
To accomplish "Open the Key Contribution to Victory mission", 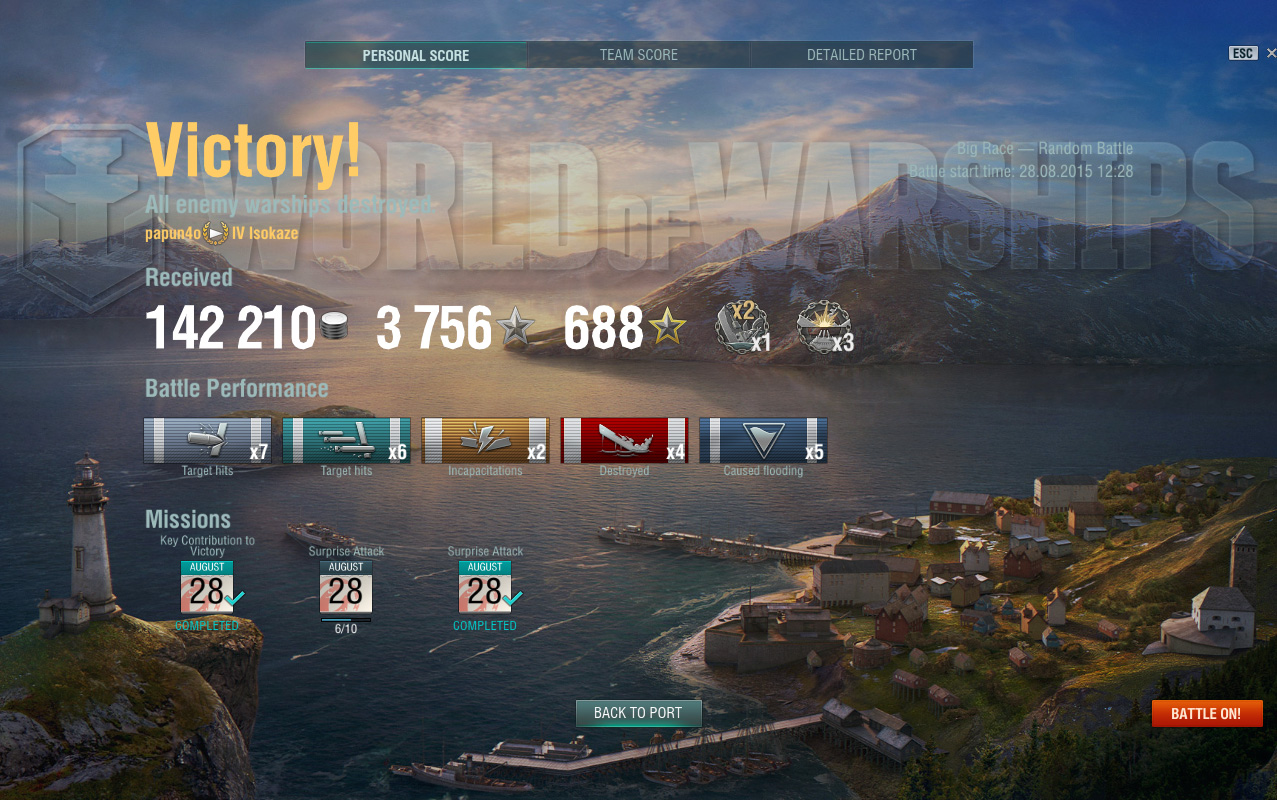I will tap(207, 587).
